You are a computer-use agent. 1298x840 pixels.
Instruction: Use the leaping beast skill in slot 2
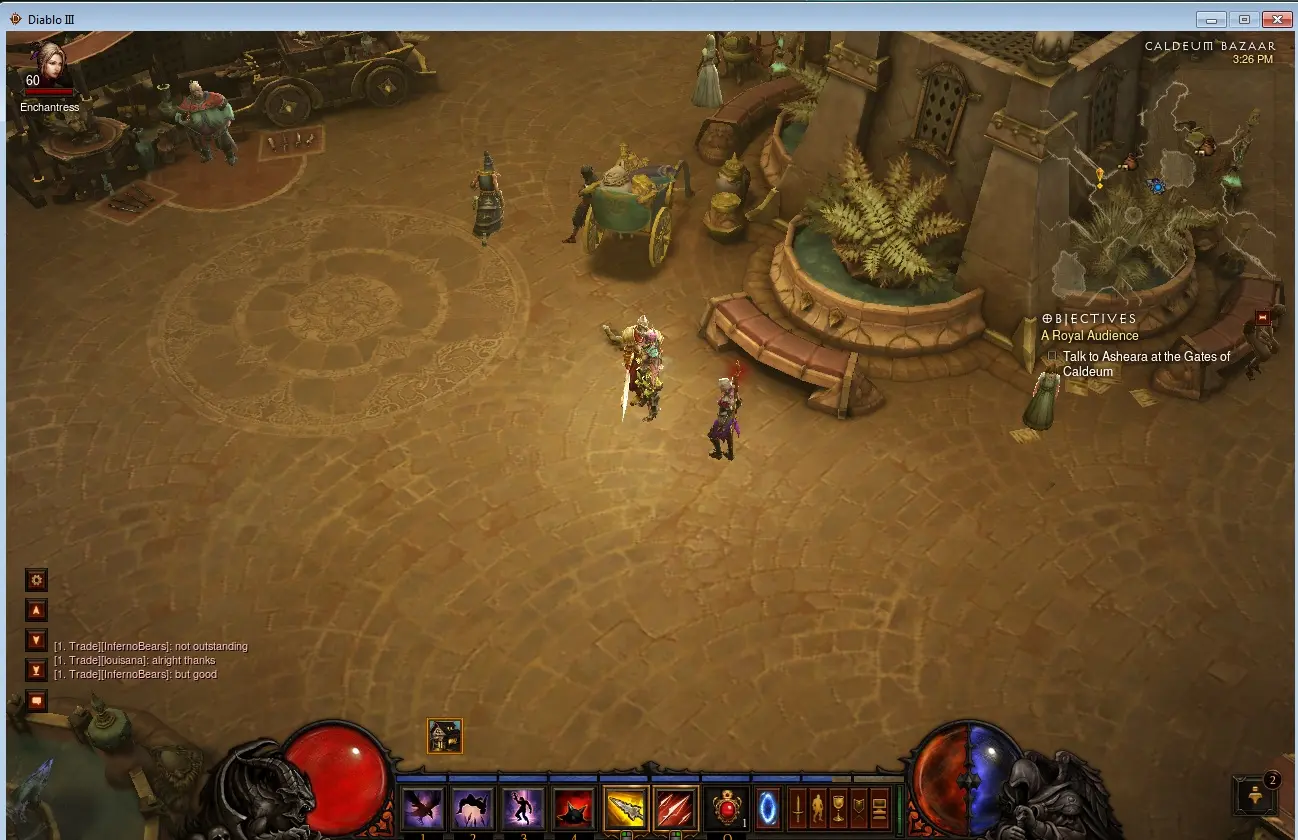click(473, 809)
